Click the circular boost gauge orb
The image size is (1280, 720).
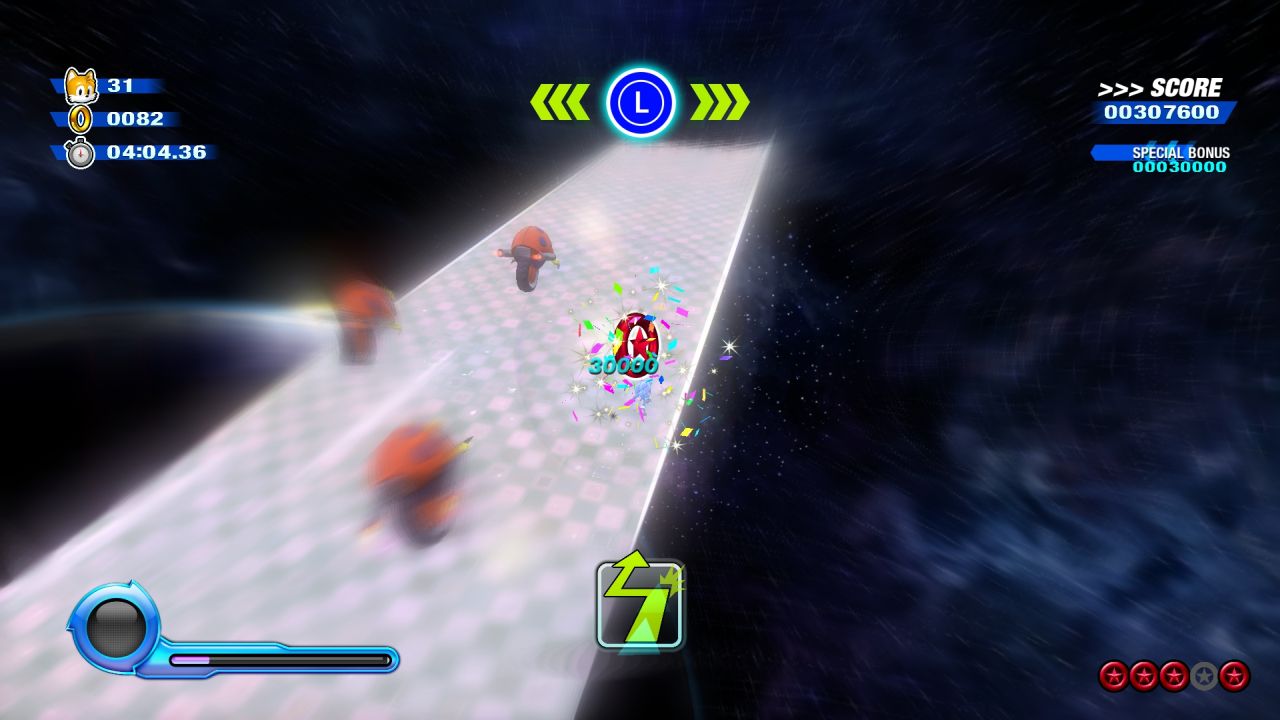pyautogui.click(x=113, y=628)
